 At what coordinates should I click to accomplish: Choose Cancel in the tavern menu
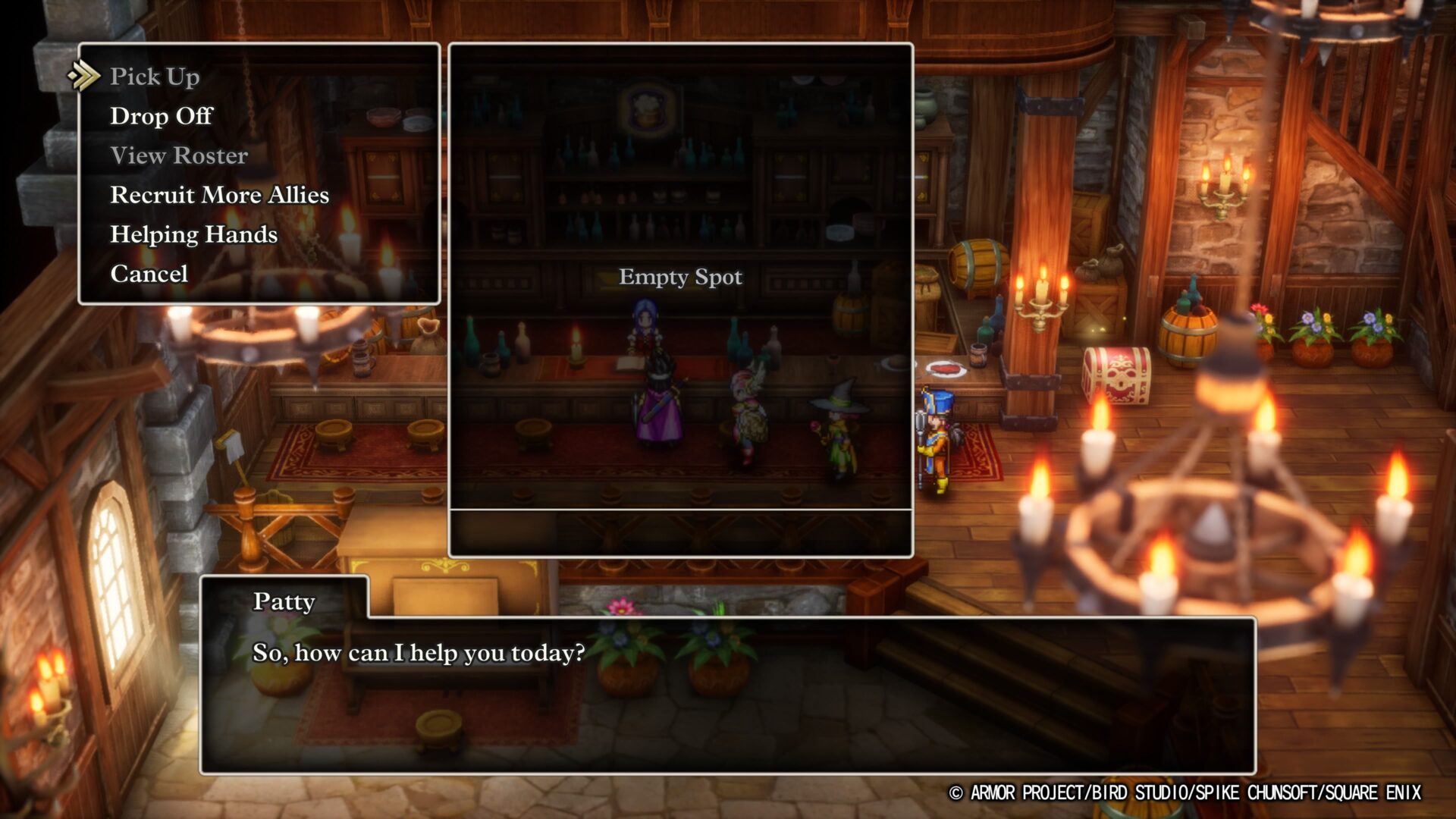tap(149, 274)
